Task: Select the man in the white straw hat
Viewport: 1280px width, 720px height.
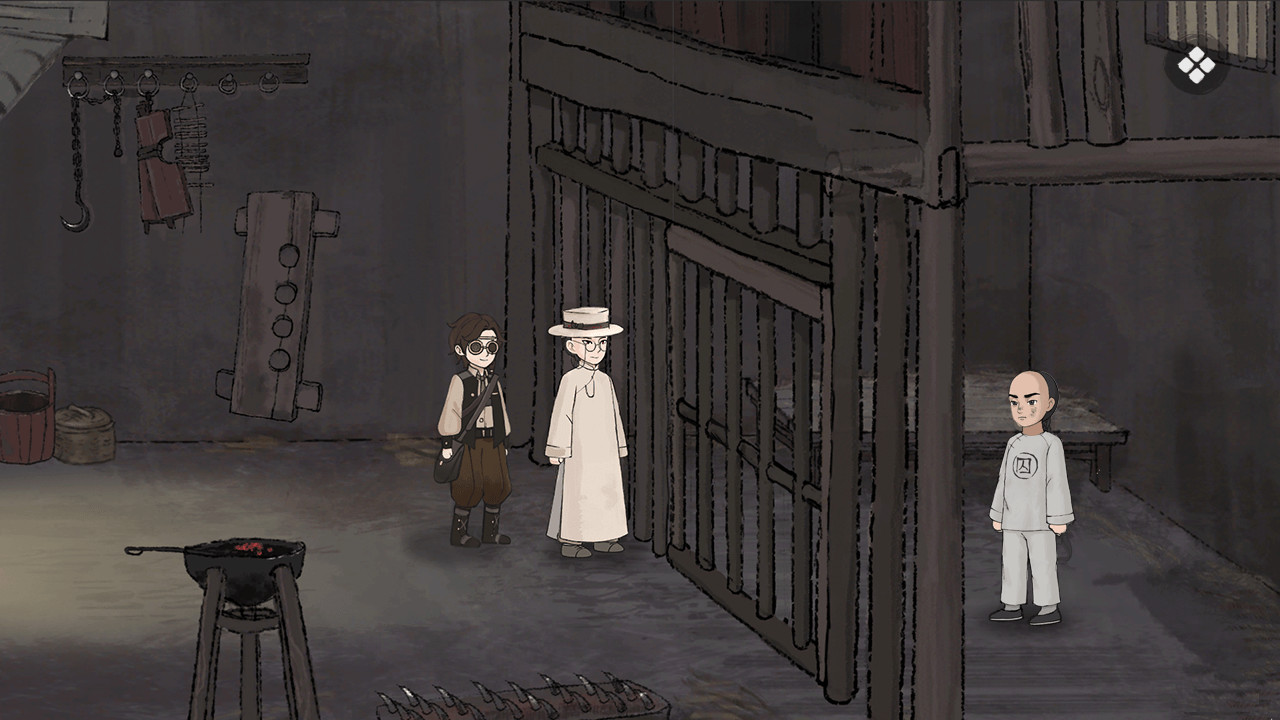Action: pos(581,430)
